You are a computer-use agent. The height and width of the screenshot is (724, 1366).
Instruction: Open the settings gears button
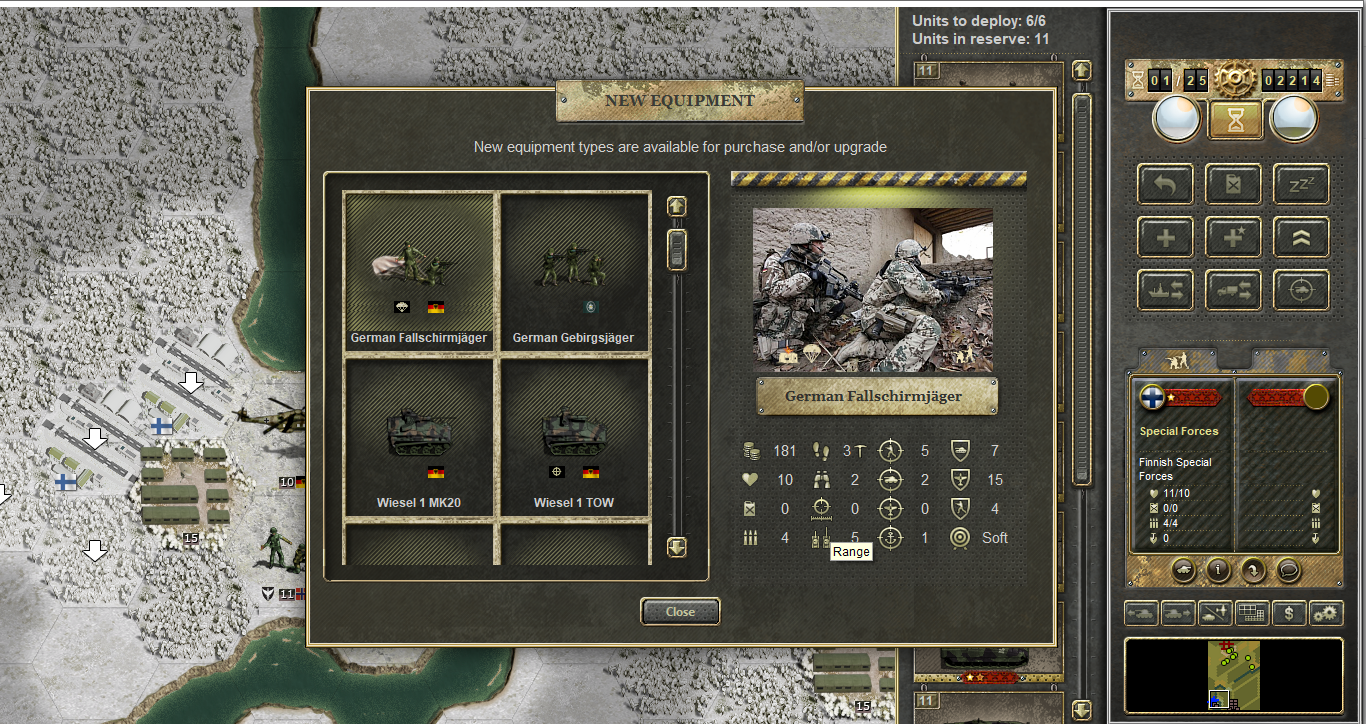pyautogui.click(x=1326, y=612)
